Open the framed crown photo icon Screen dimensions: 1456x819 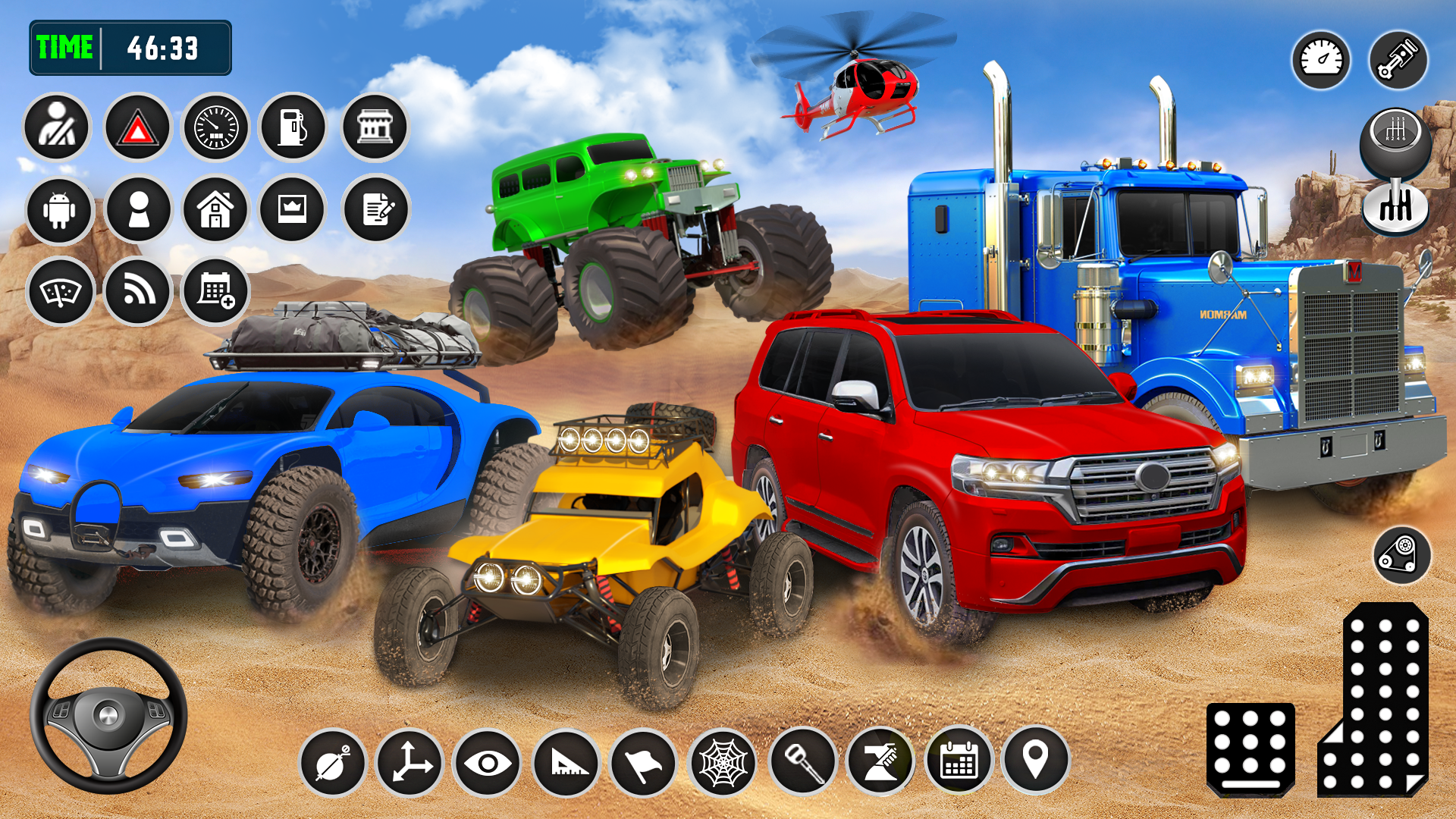pos(291,210)
